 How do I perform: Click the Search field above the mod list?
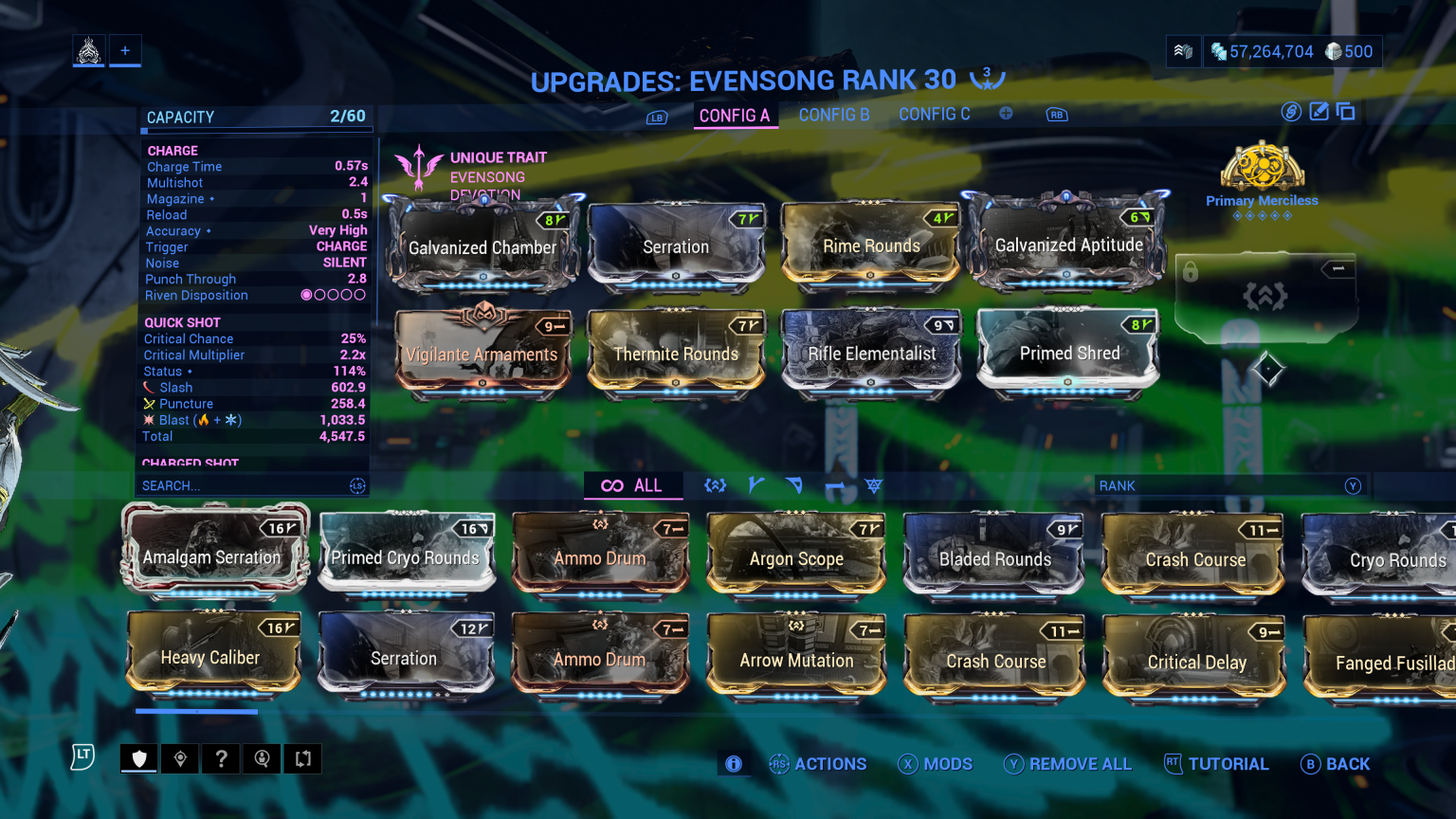coord(246,485)
